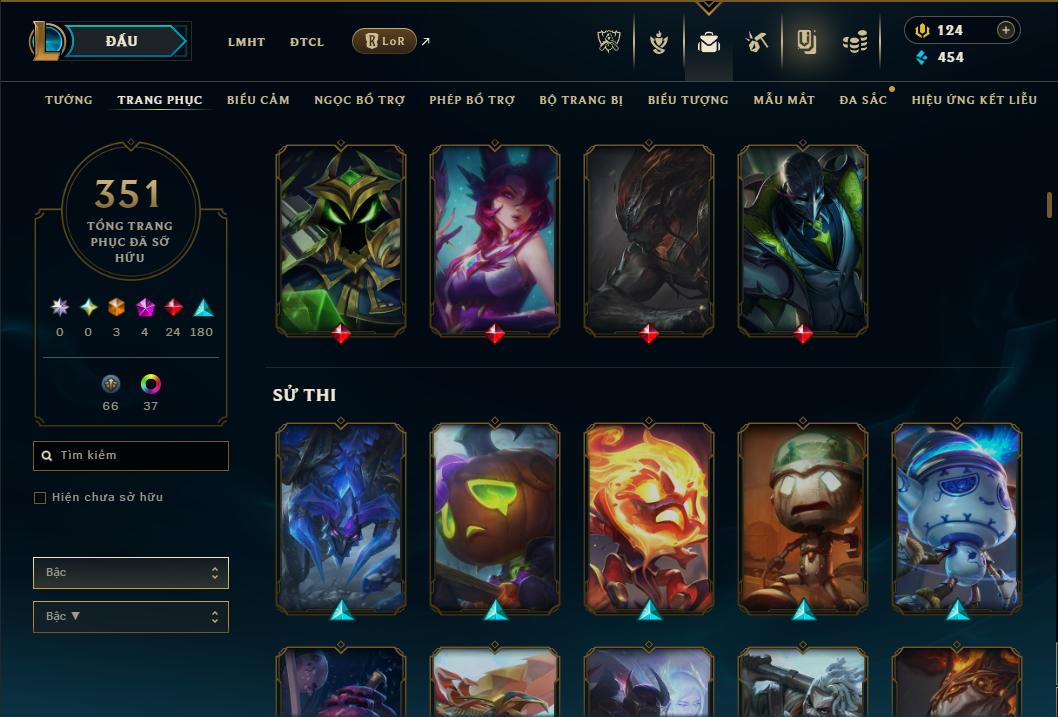The height and width of the screenshot is (717, 1058).
Task: Open the Bậc grouping dropdown
Action: tap(131, 573)
